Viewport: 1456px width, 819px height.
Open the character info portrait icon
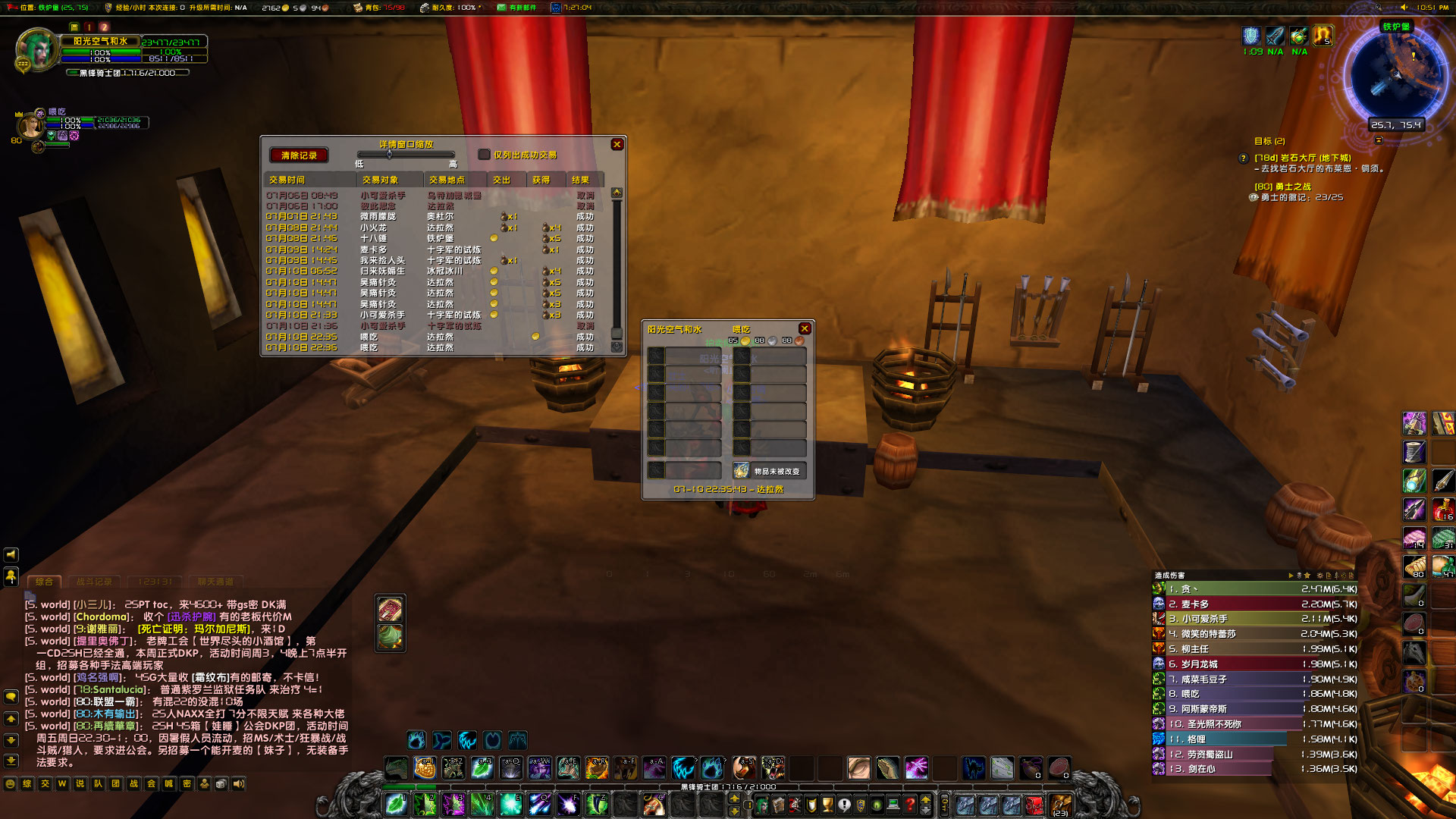pos(762,804)
